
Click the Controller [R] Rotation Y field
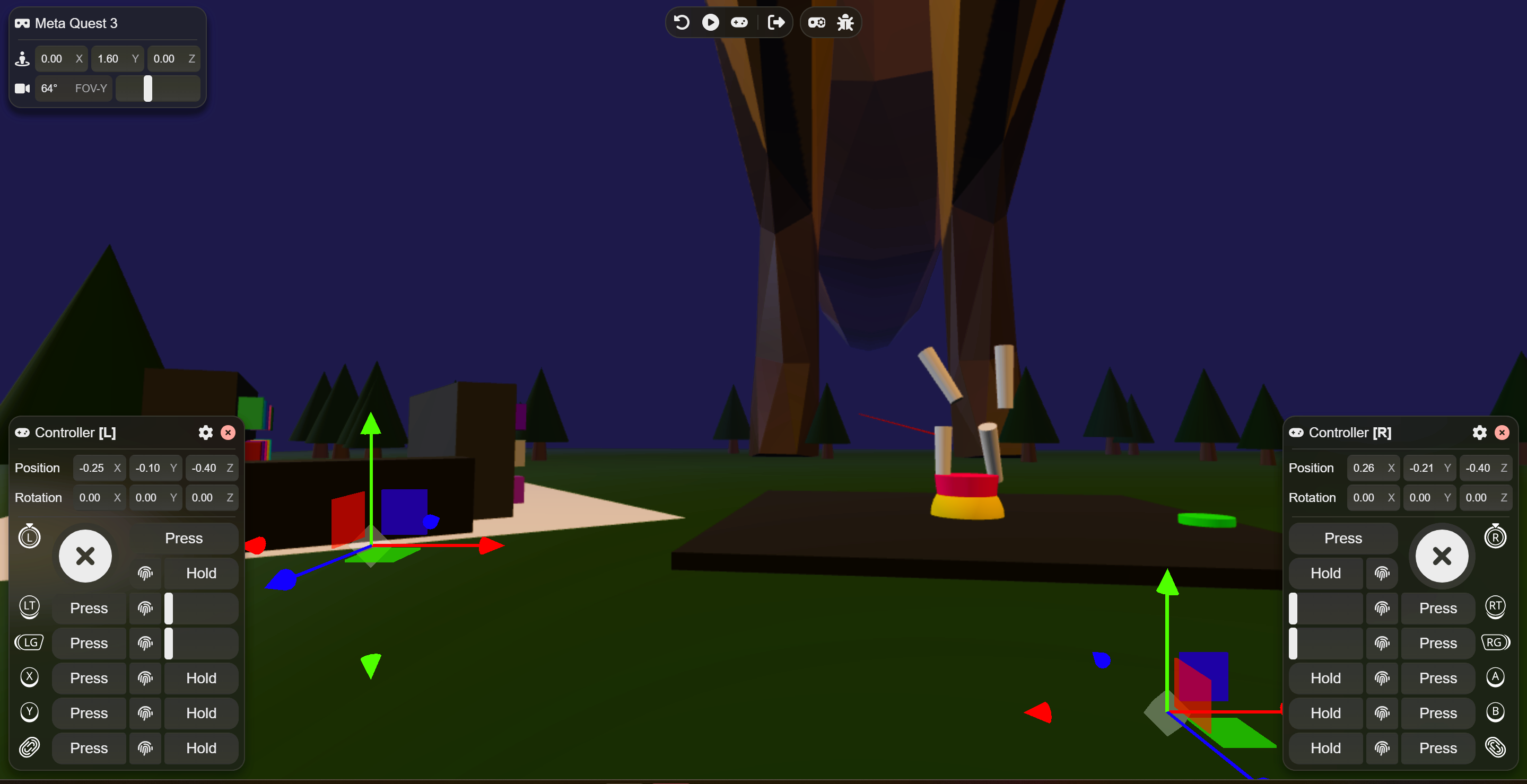(1420, 498)
